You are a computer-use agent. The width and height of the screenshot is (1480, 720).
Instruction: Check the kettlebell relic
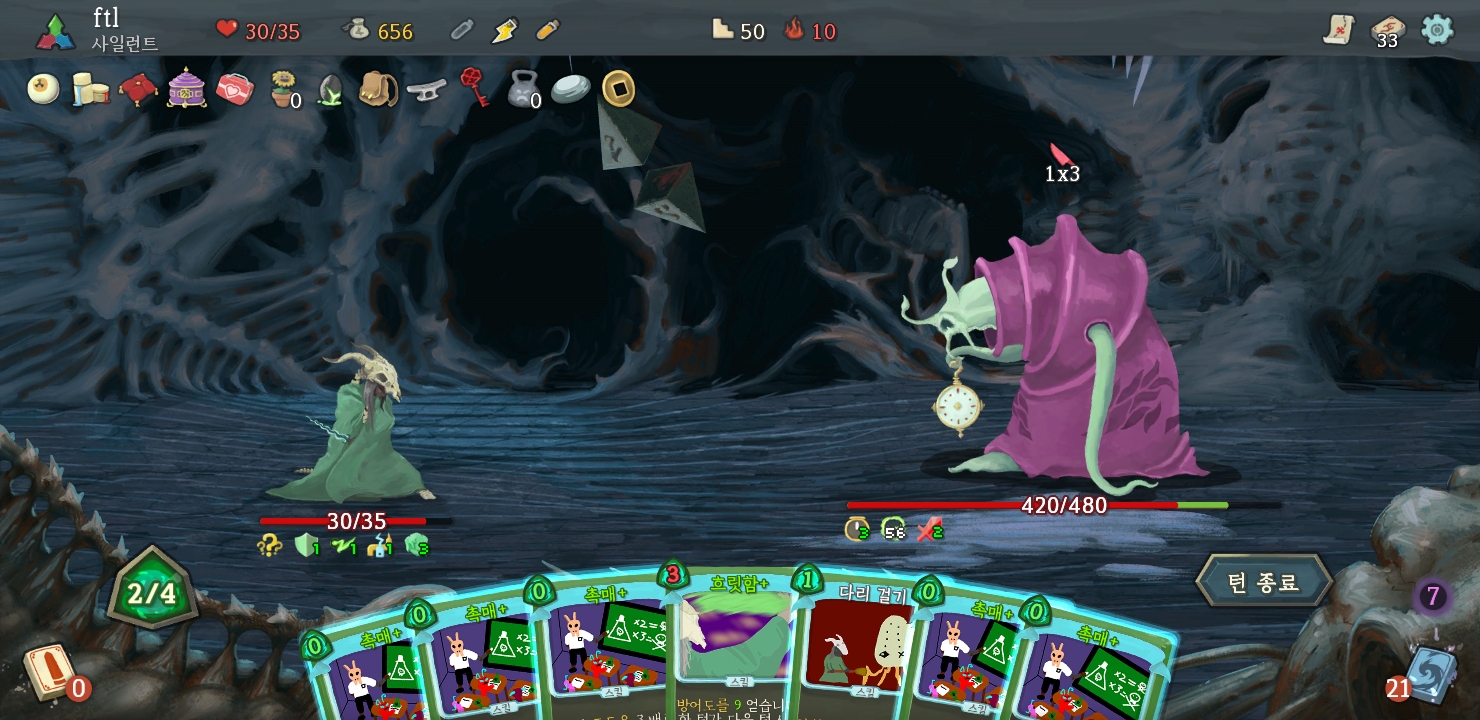click(522, 89)
